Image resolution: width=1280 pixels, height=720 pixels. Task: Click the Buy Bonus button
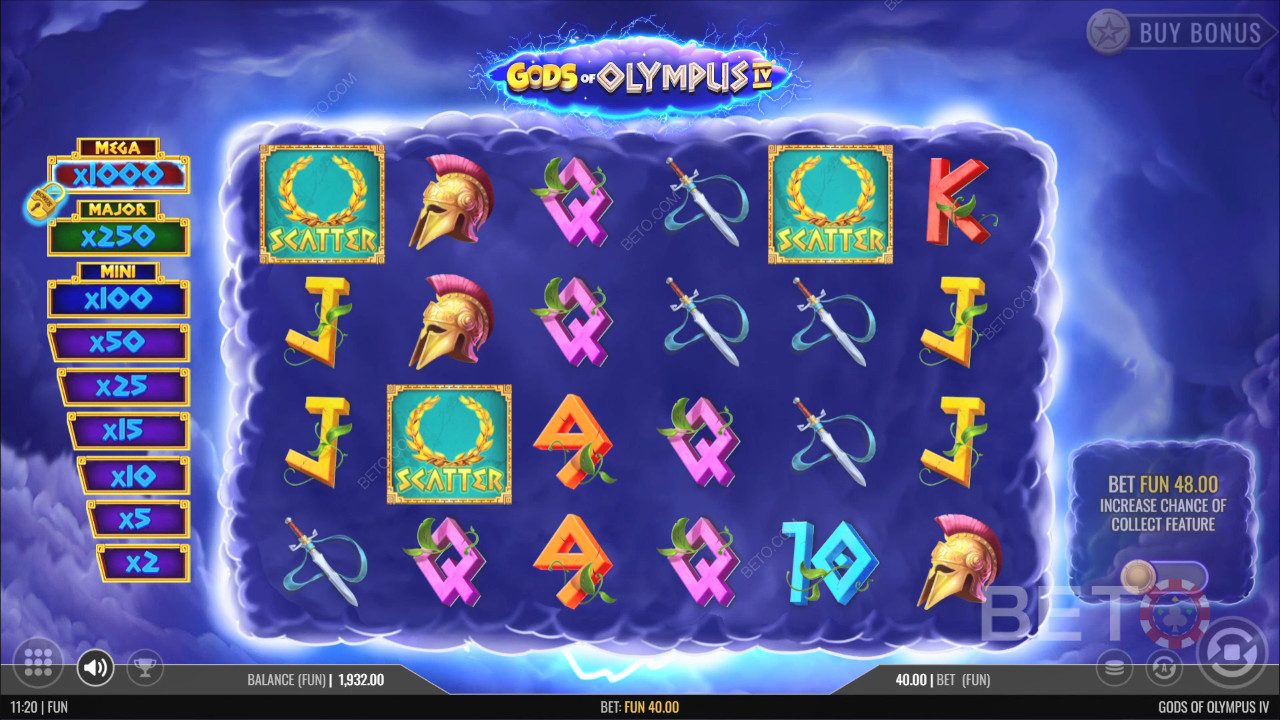pyautogui.click(x=1176, y=32)
